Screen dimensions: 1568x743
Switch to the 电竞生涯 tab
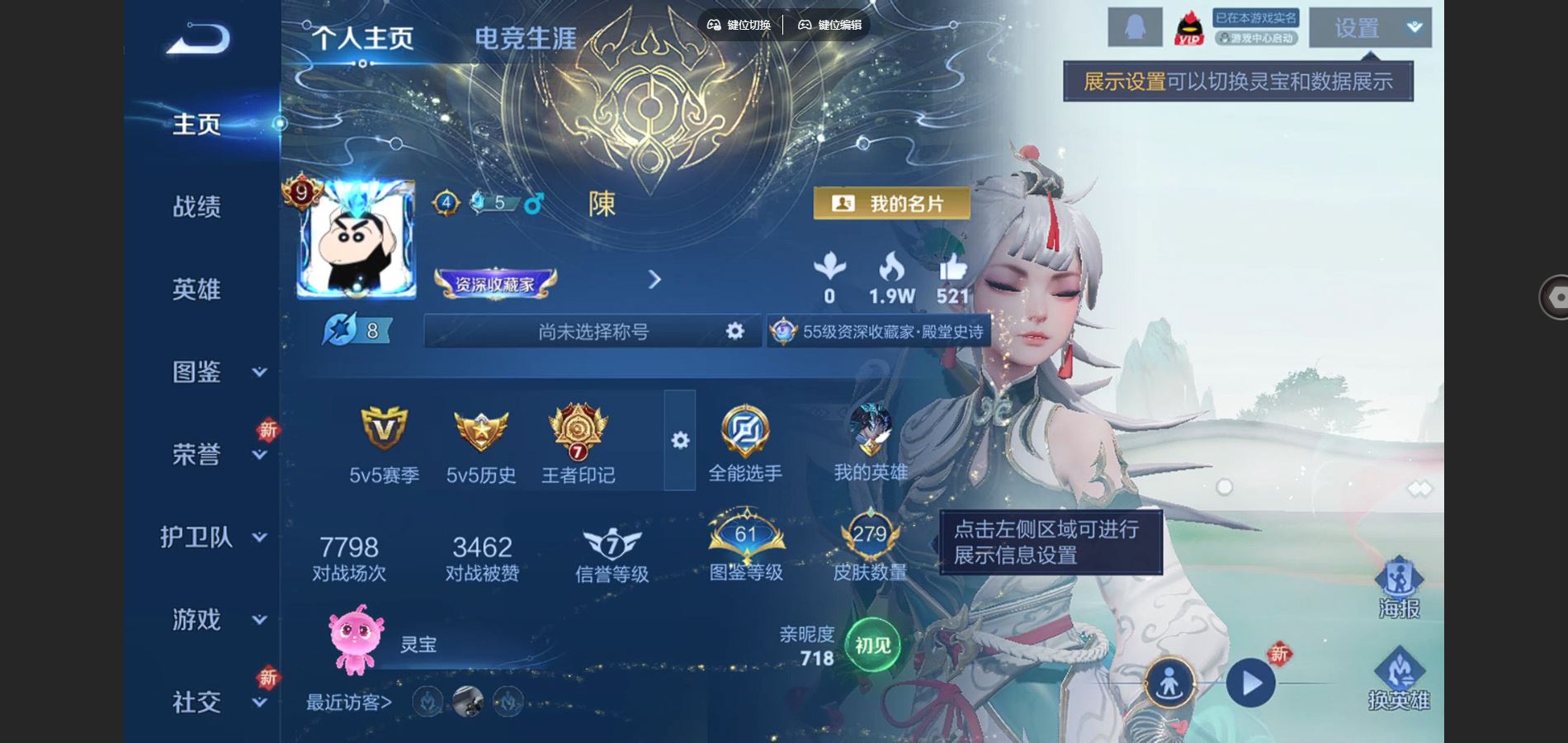(x=526, y=38)
